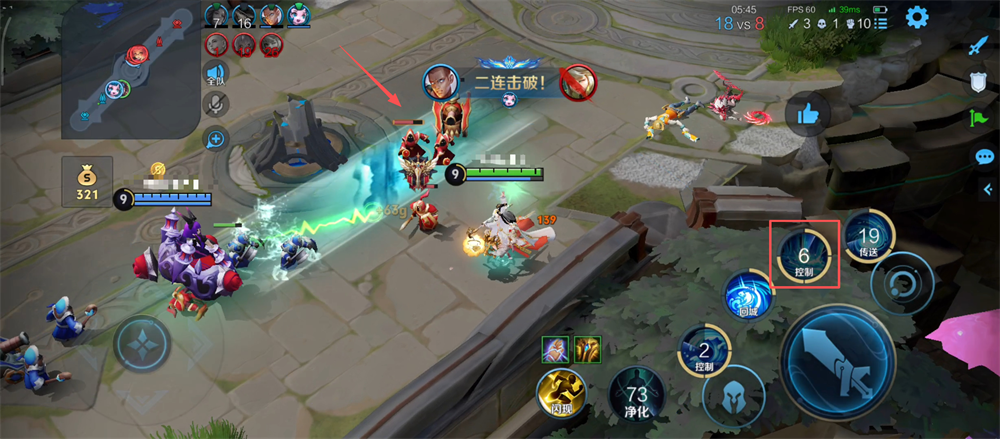Toggle the microphone button
Viewport: 1000px width, 439px height.
[215, 105]
